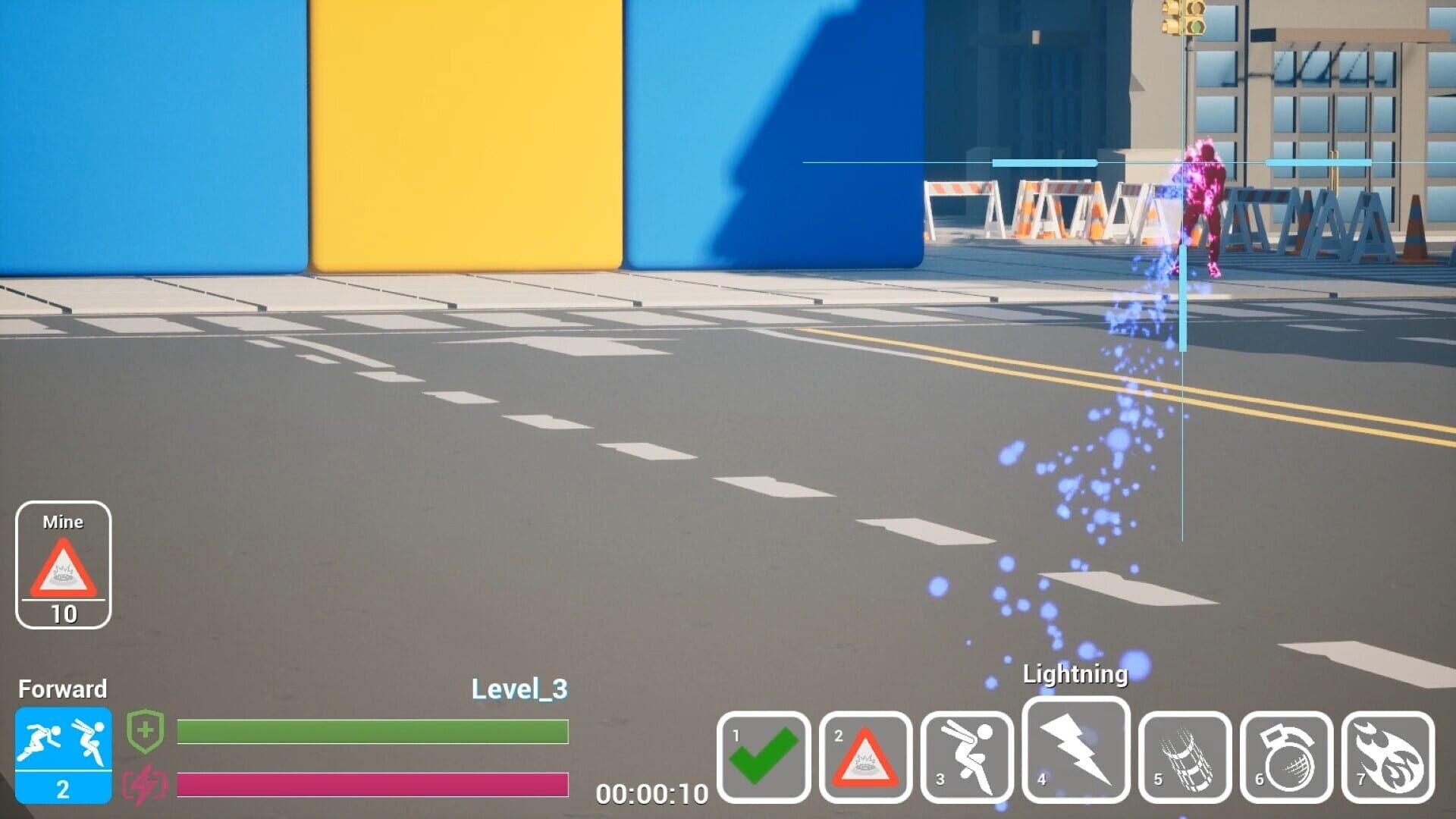The width and height of the screenshot is (1456, 819).
Task: Click the Lightning label above the hotbar
Action: coord(1075,673)
